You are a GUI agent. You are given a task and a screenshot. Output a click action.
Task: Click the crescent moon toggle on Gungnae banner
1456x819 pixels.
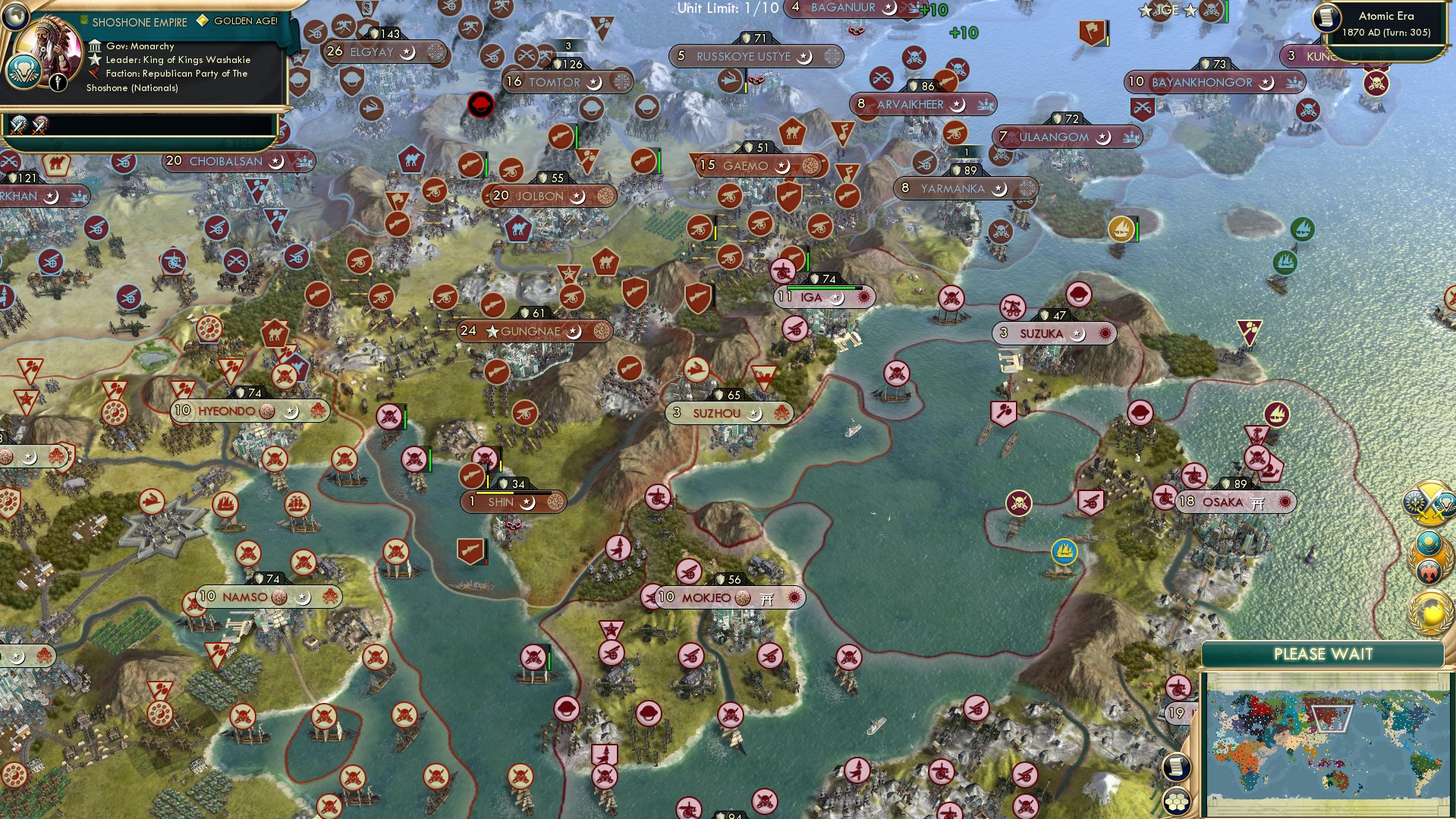(574, 331)
